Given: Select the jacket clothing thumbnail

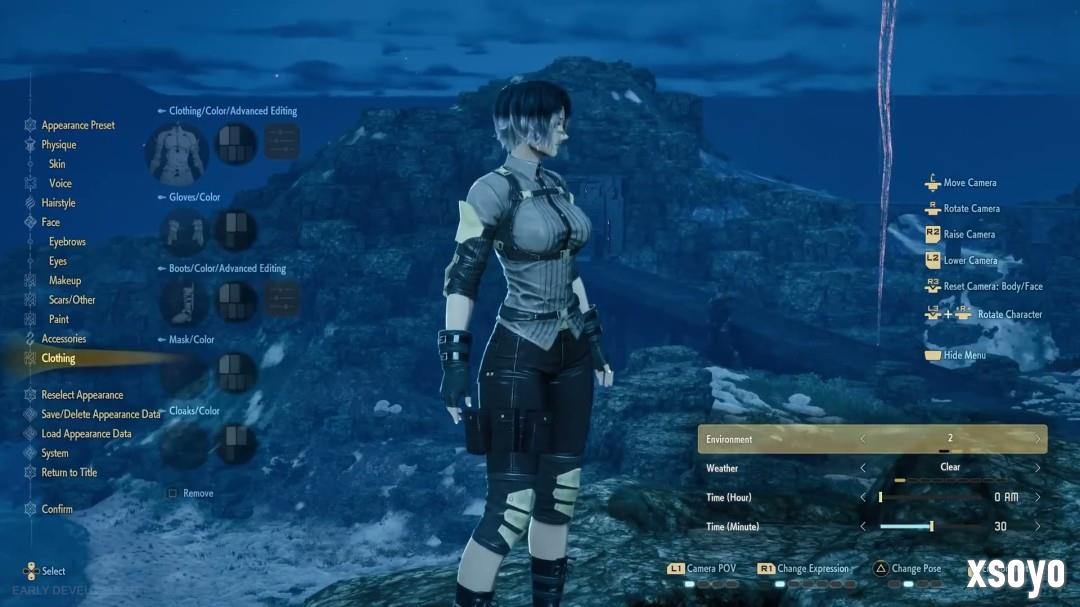Looking at the screenshot, I should [177, 152].
